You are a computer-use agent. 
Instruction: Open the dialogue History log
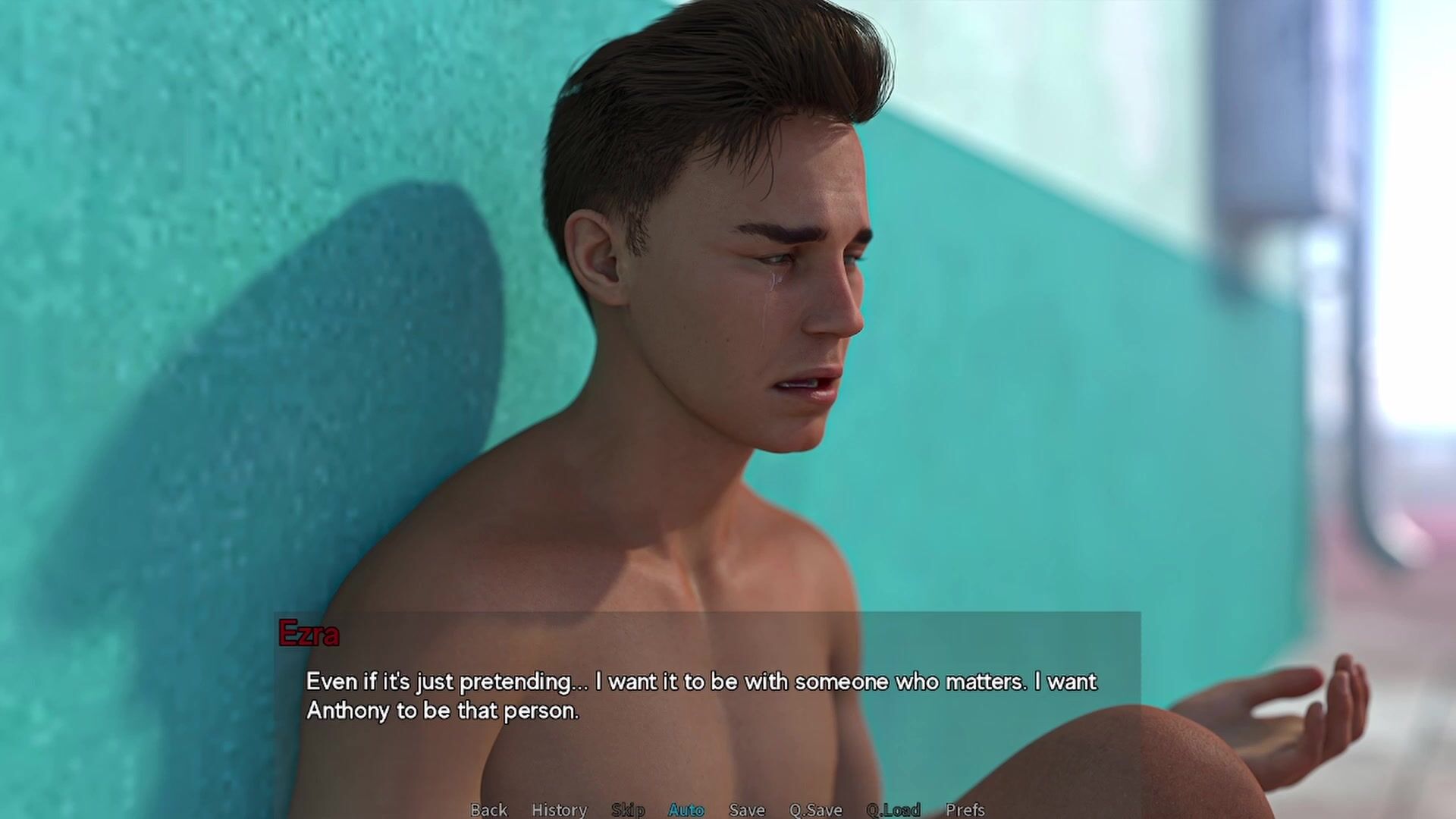click(x=559, y=810)
